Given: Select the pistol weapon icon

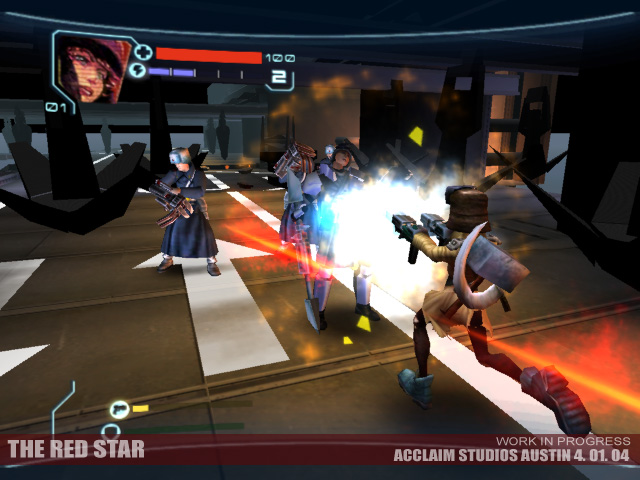Looking at the screenshot, I should pos(121,408).
